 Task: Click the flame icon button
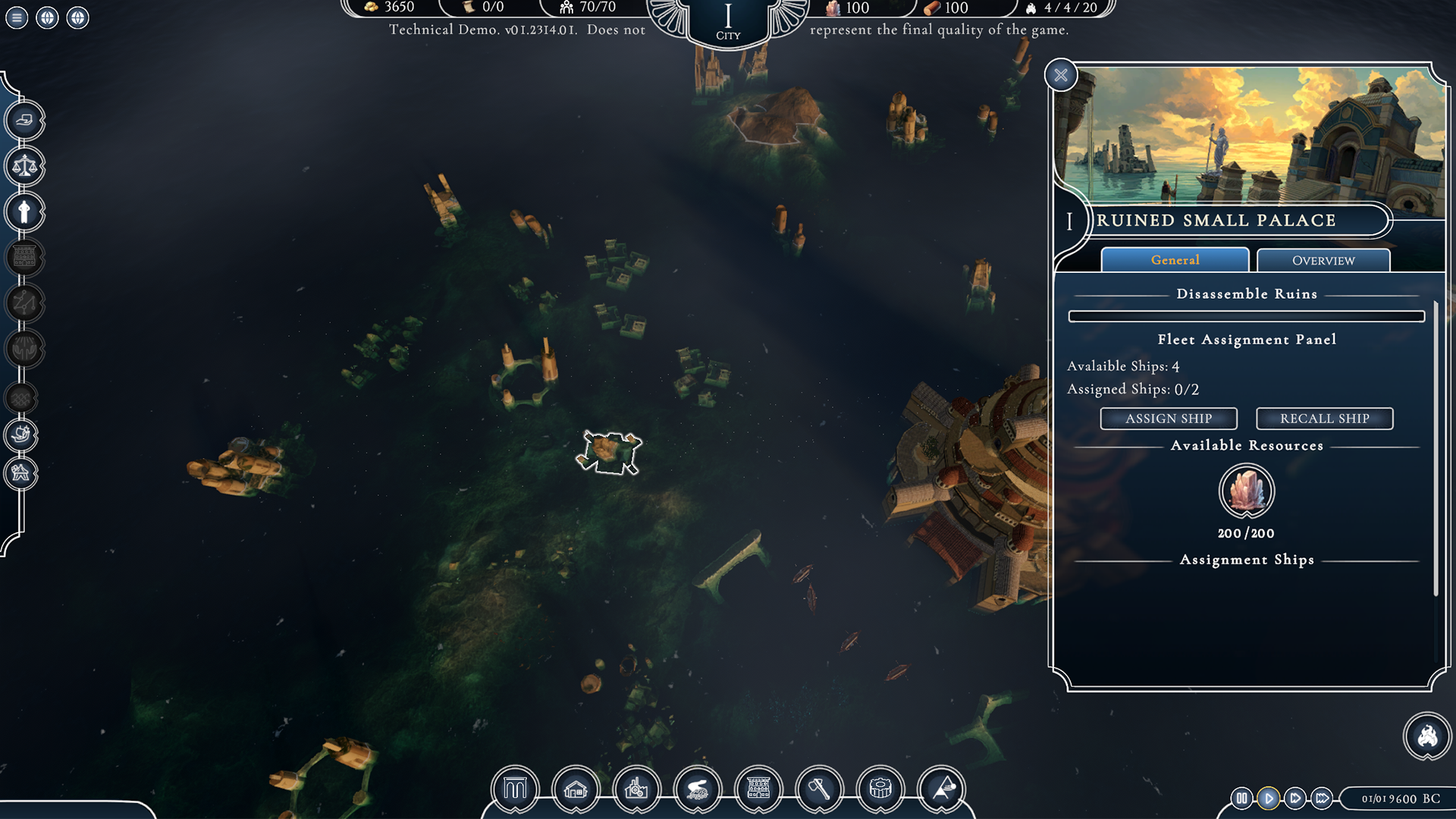(x=1427, y=736)
